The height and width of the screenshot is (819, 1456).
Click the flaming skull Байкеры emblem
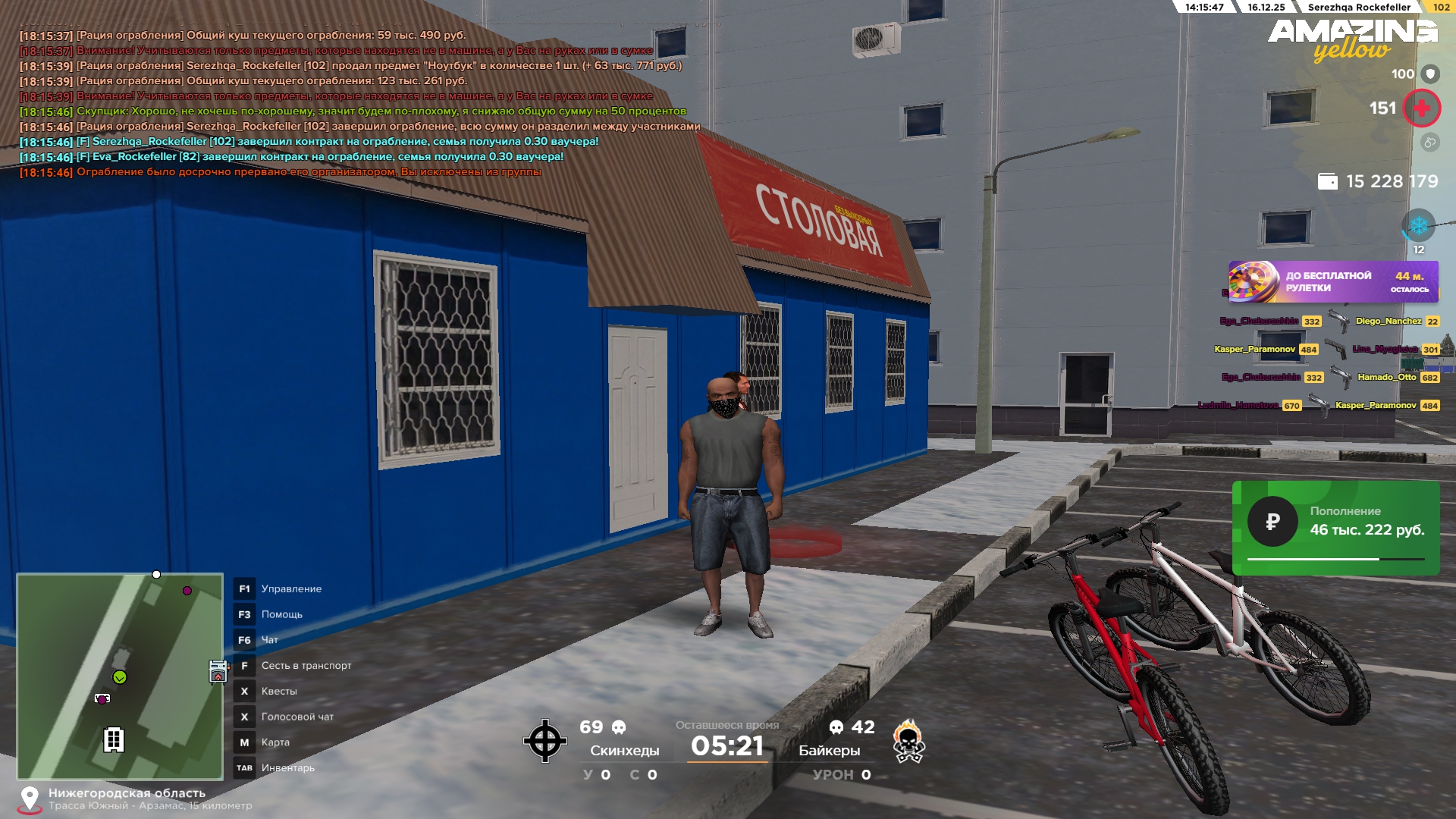[x=908, y=741]
